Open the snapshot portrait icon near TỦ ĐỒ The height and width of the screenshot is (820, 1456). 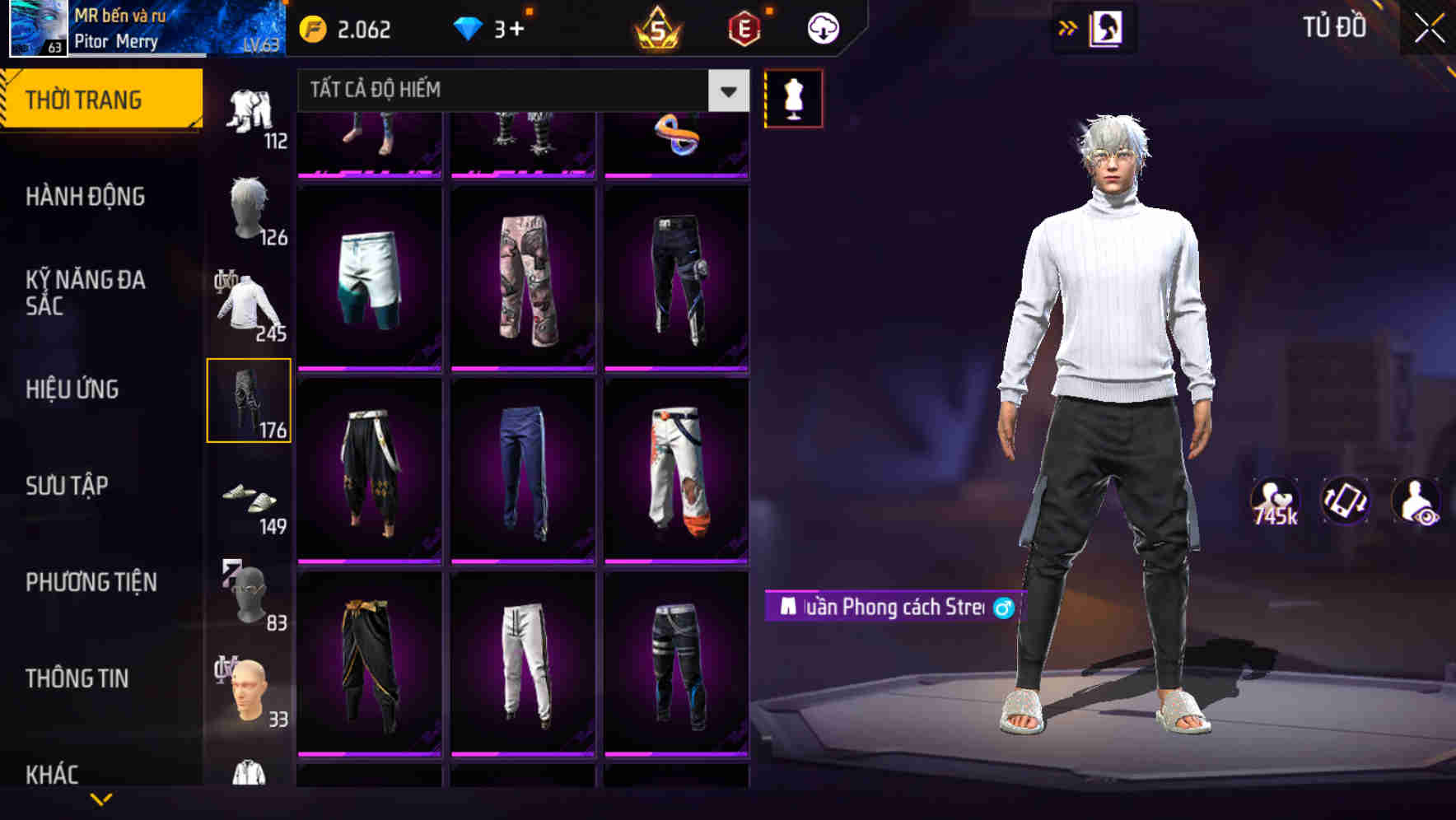1106,27
